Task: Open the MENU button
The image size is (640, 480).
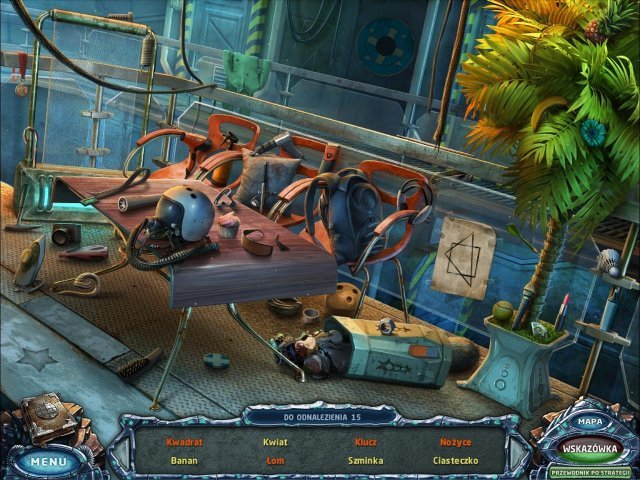Action: click(48, 462)
